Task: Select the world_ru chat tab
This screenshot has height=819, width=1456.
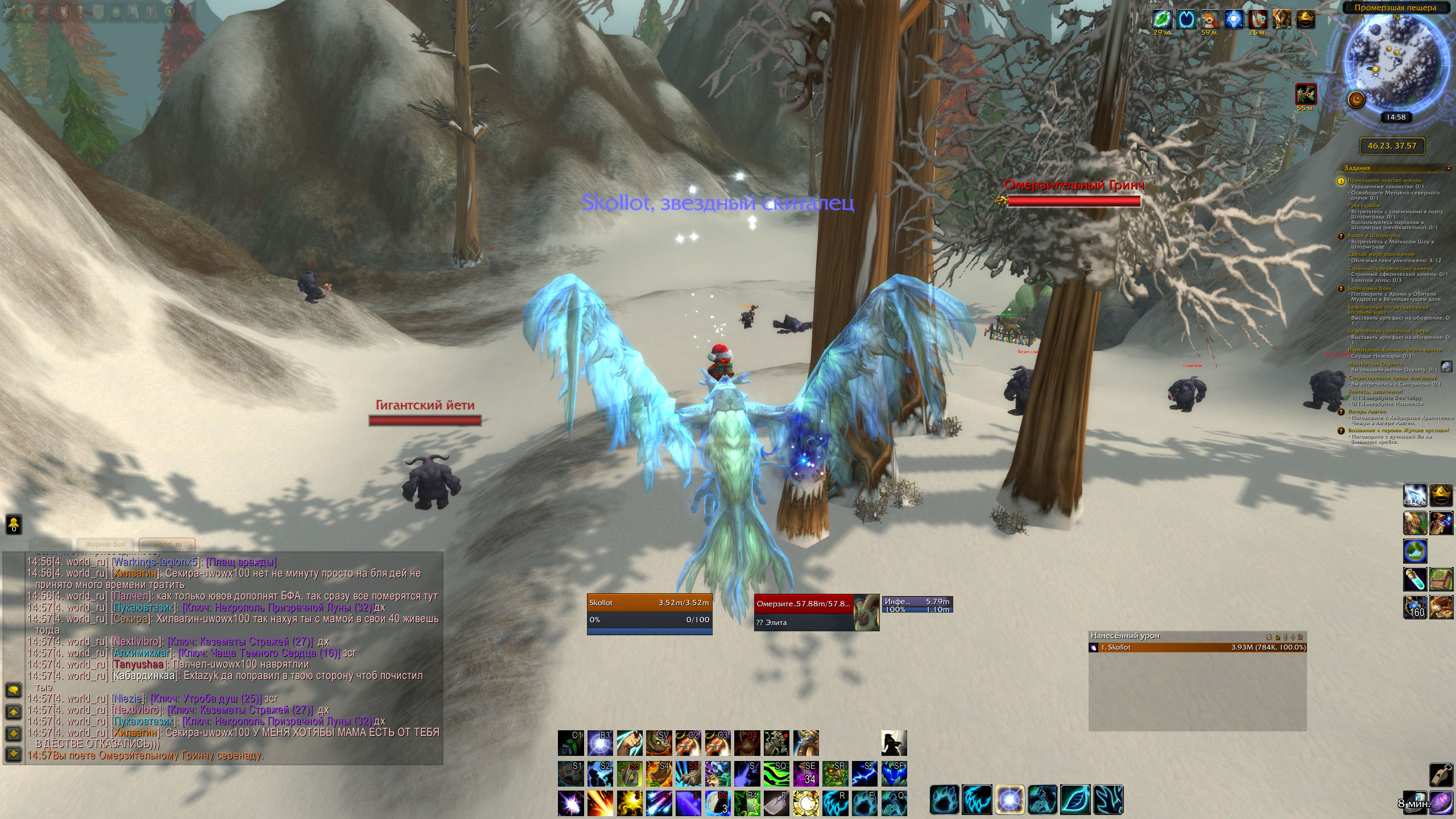Action: 167,544
